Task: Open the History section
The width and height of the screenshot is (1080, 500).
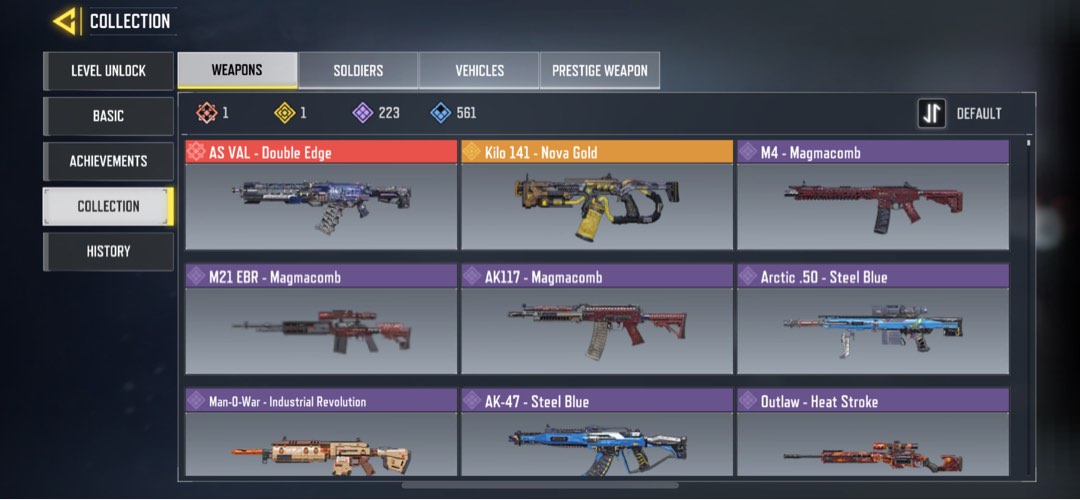Action: click(108, 251)
